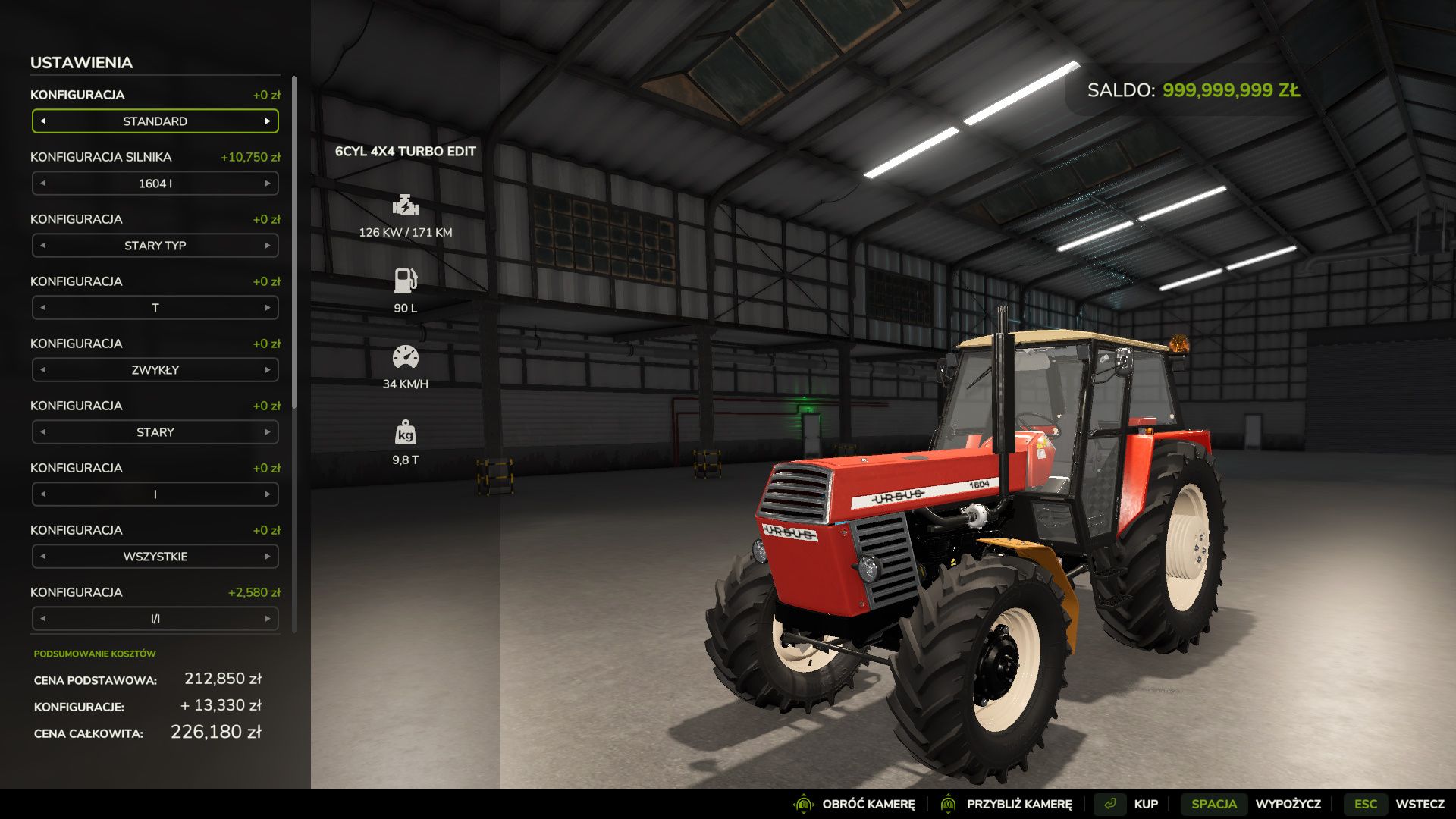Screen dimensions: 1456x819
Task: Click right arrow of the STARY selector
Action: tap(268, 432)
